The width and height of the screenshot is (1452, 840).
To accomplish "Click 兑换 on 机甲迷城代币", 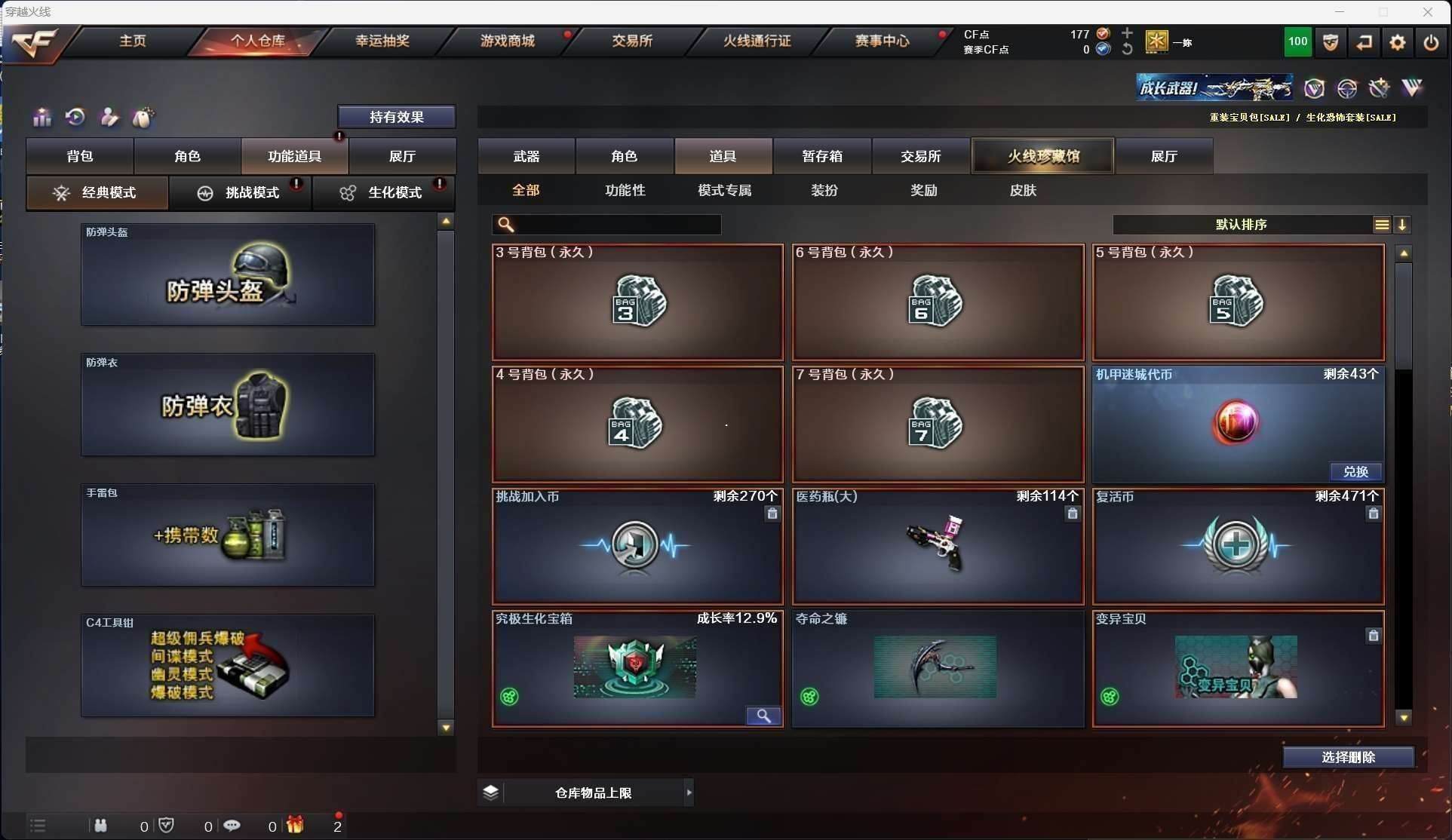I will click(x=1355, y=472).
